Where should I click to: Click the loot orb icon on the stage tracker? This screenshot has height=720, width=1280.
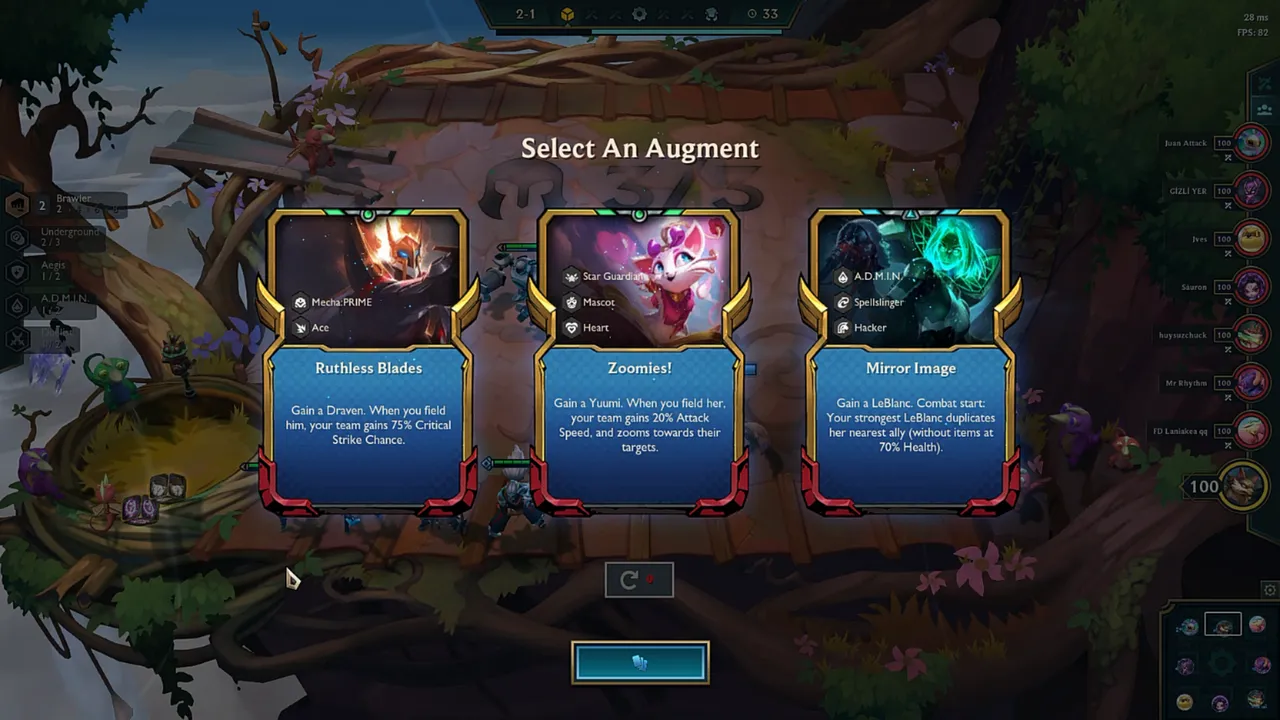(x=567, y=14)
